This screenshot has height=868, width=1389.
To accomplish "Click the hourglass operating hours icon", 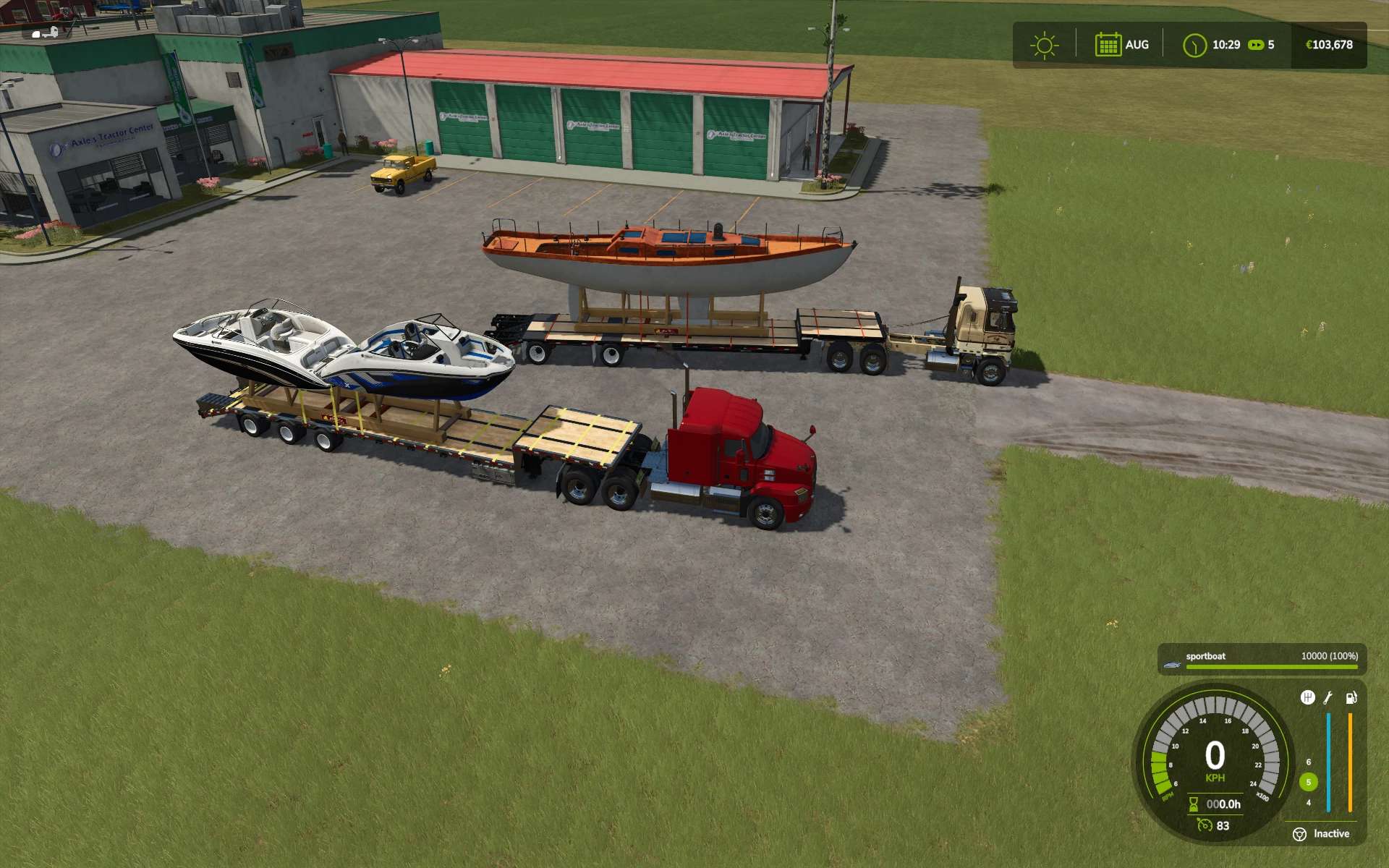I will coord(1194,804).
